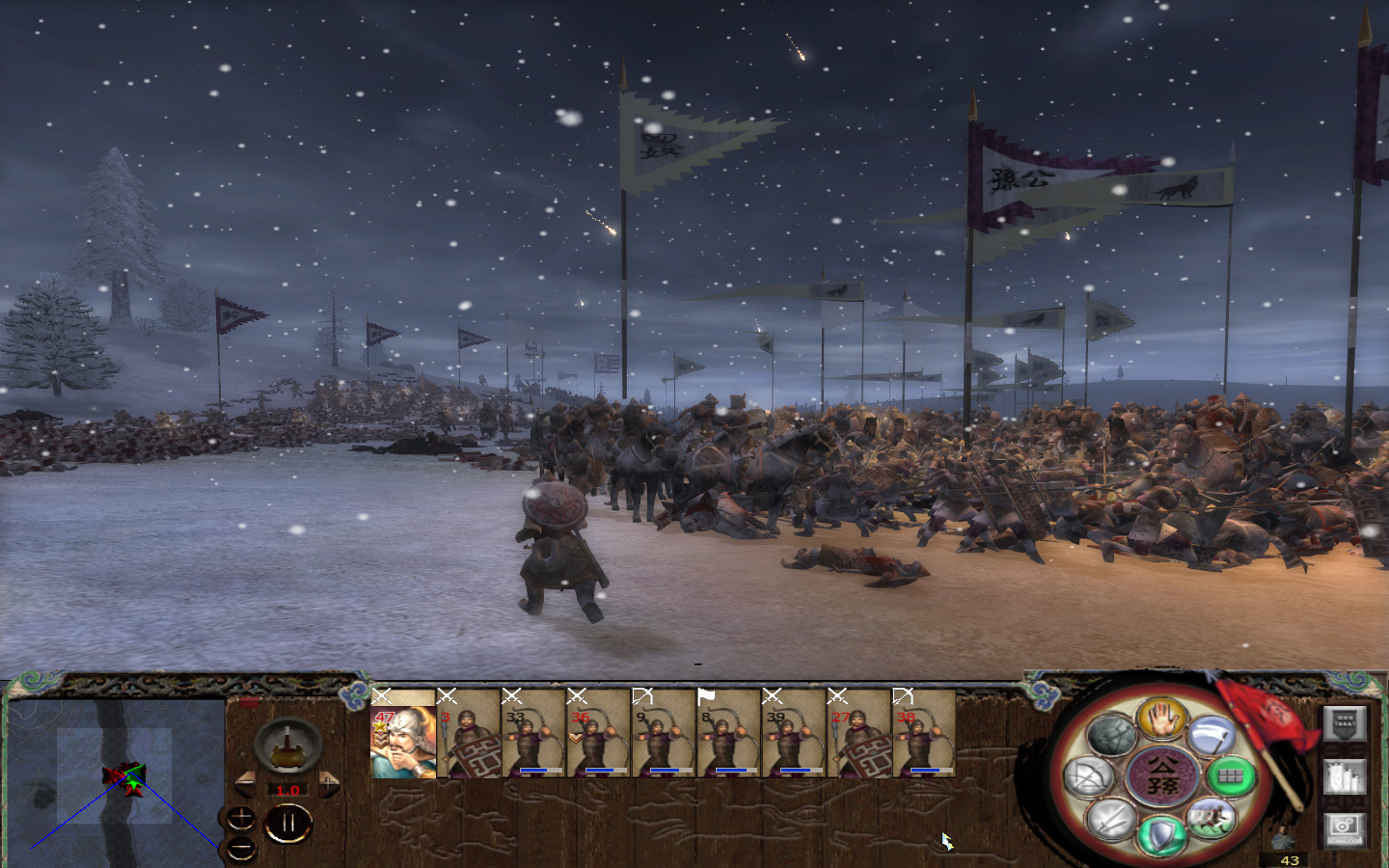This screenshot has width=1389, height=868.
Task: Toggle run mode galloping horseman icon
Action: click(x=1212, y=819)
